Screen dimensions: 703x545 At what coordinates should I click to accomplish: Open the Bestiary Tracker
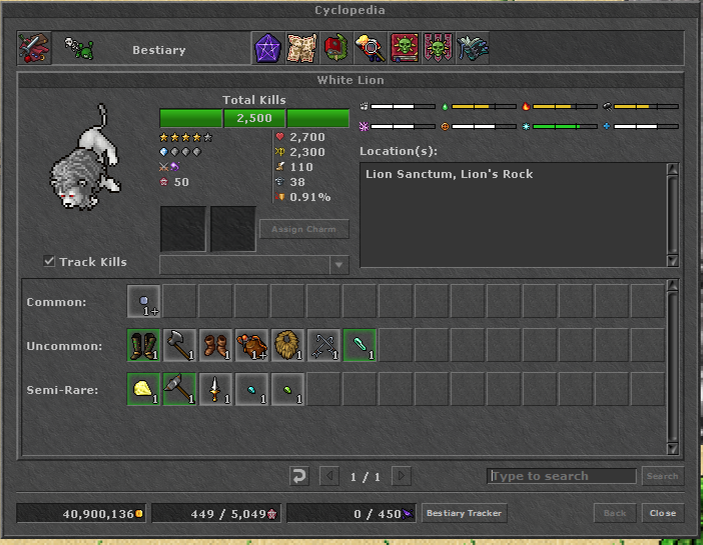[x=465, y=513]
